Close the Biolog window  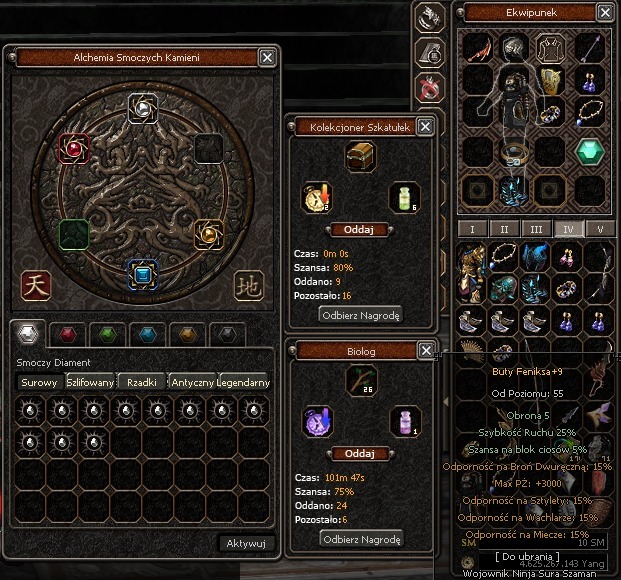426,350
